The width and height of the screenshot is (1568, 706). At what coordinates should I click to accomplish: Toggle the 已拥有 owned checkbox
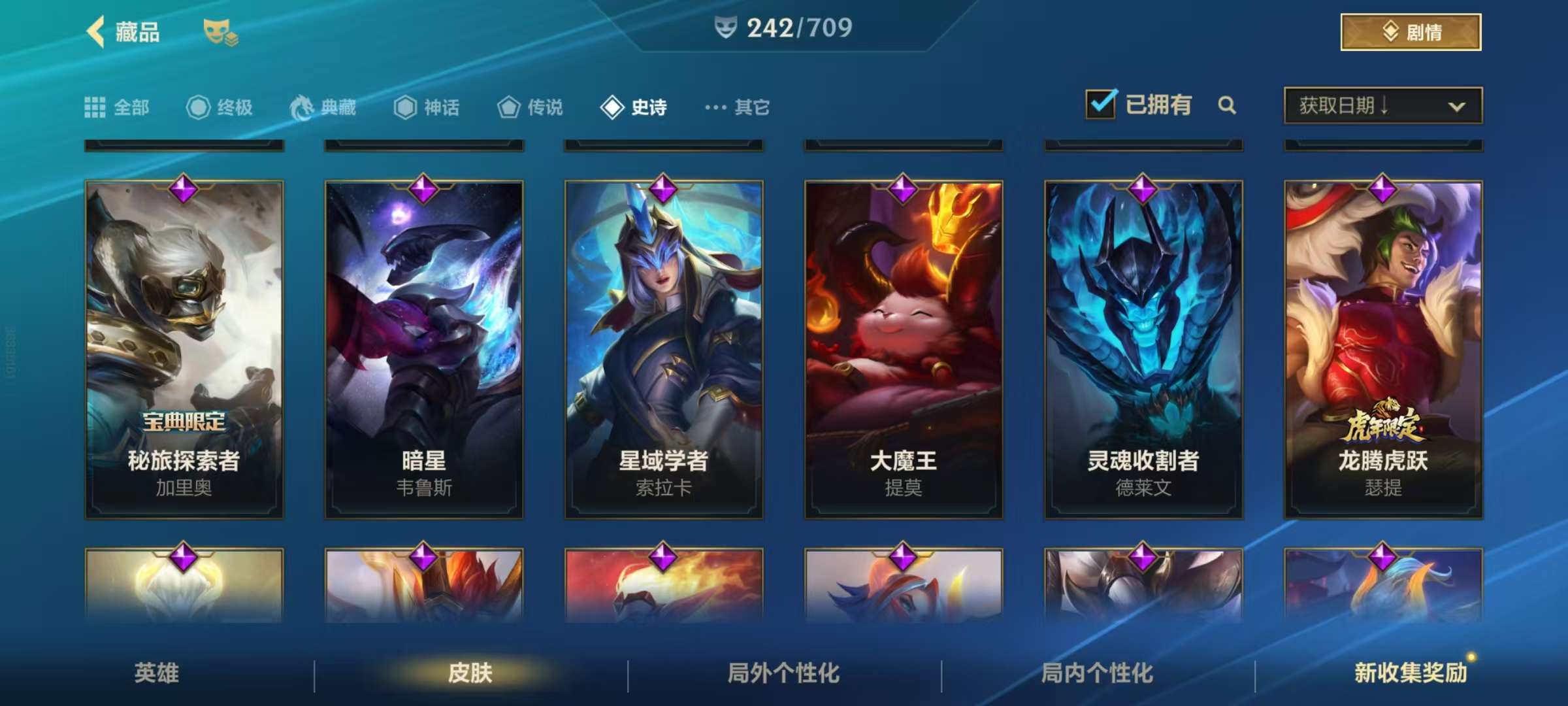point(1101,105)
